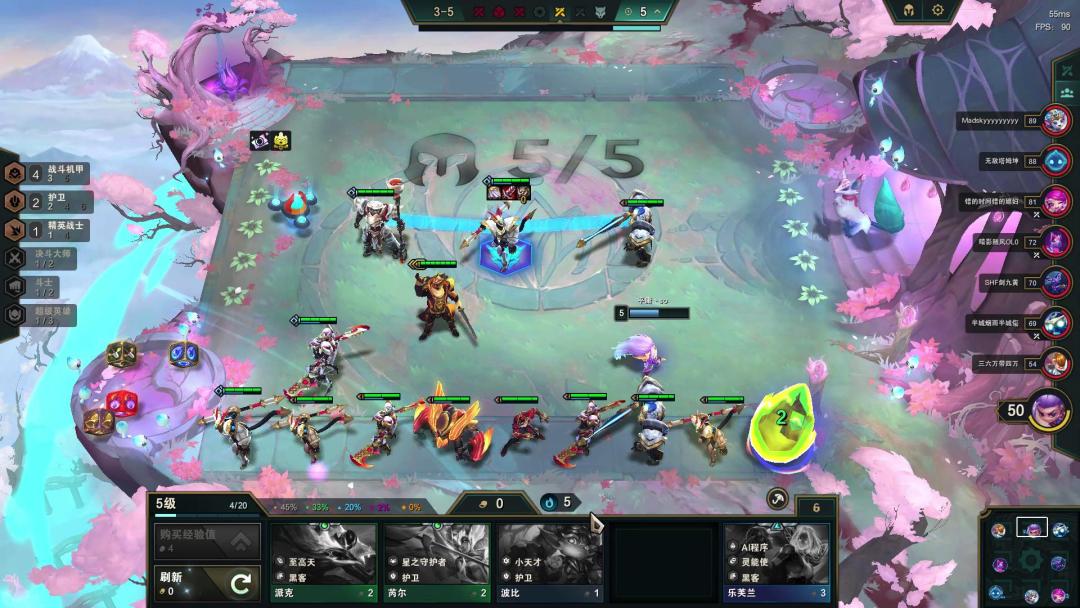
Task: Select the 波比 shop card
Action: click(x=550, y=562)
